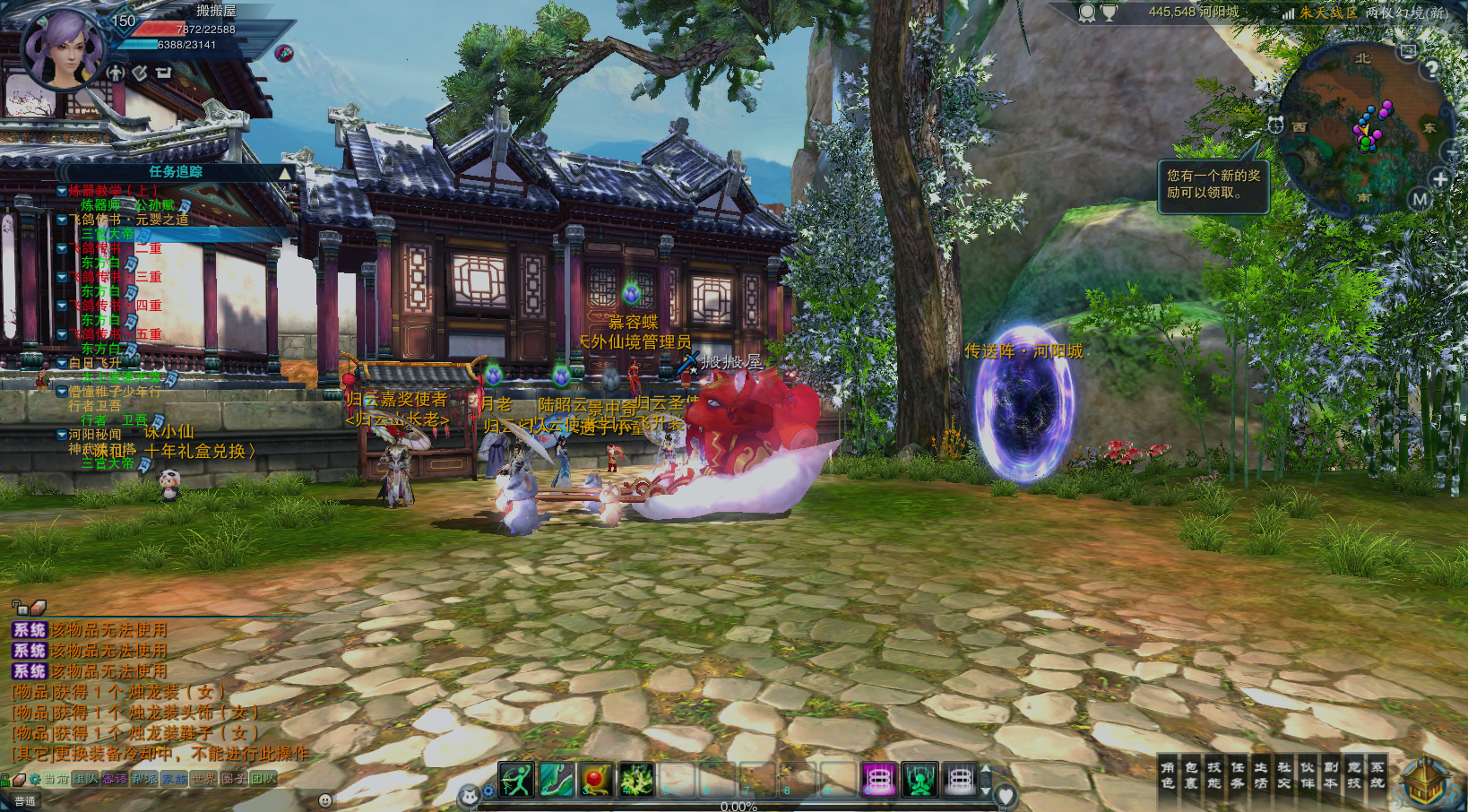Image resolution: width=1468 pixels, height=812 pixels.
Task: Switch chat to the 世界 world channel
Action: click(204, 779)
